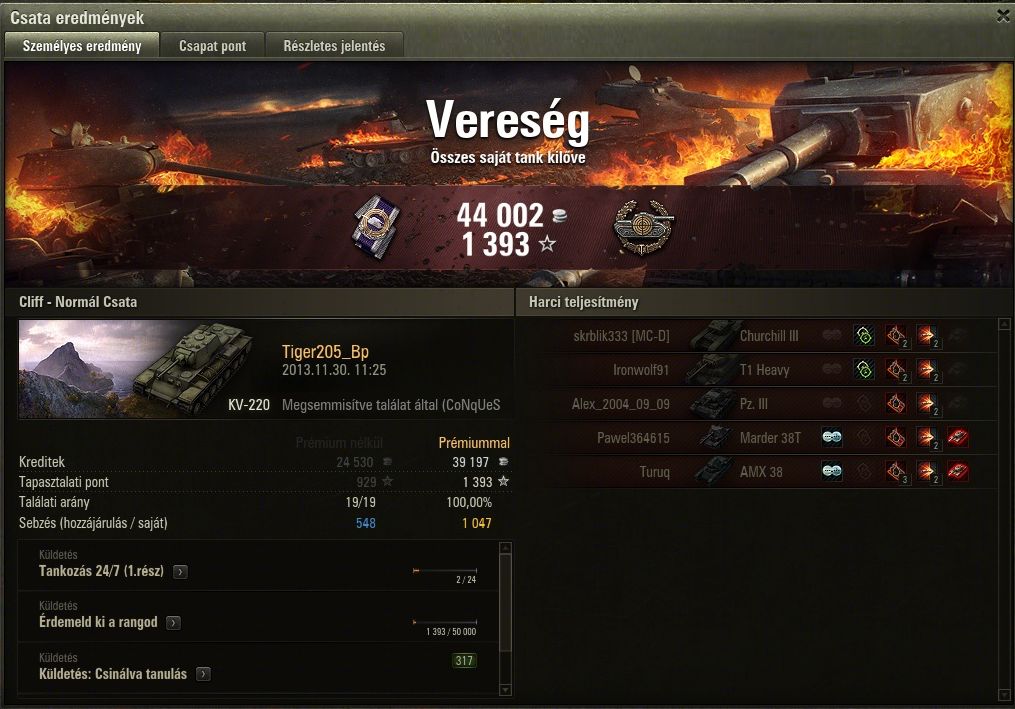Close the battle results window
The height and width of the screenshot is (709, 1015).
click(1003, 16)
